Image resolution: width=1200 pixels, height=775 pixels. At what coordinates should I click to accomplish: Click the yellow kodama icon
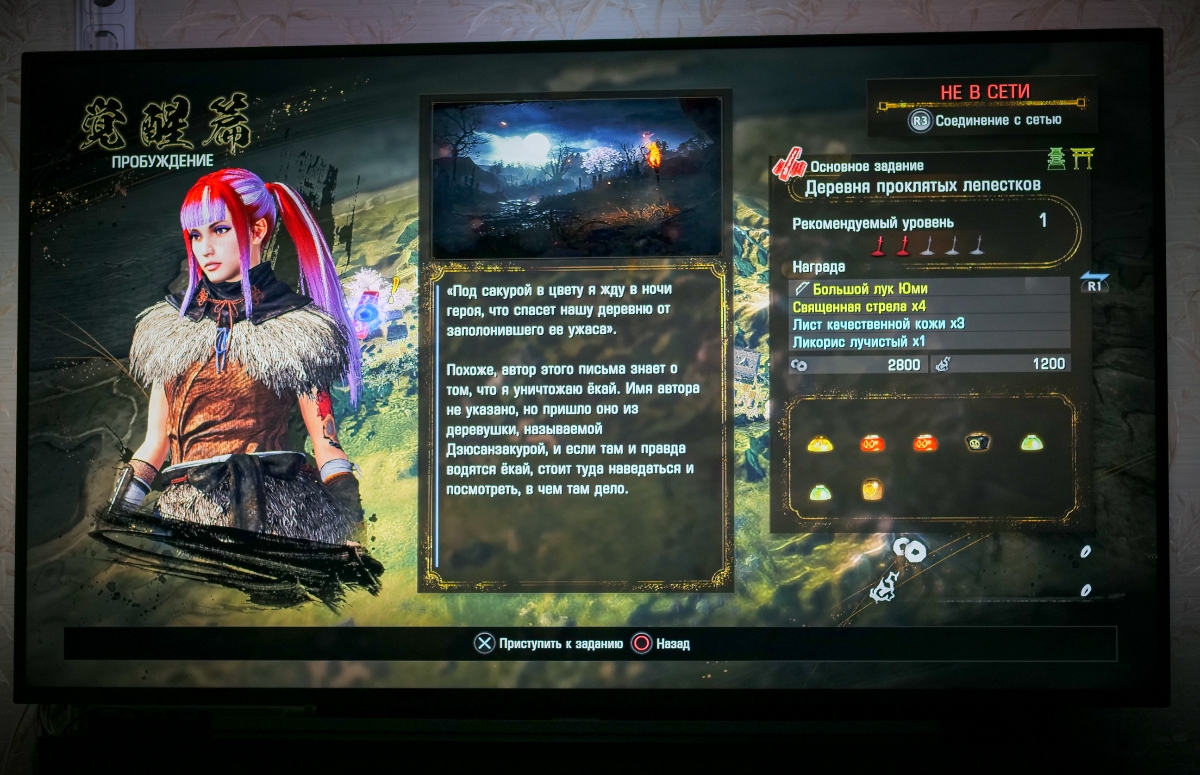click(820, 443)
